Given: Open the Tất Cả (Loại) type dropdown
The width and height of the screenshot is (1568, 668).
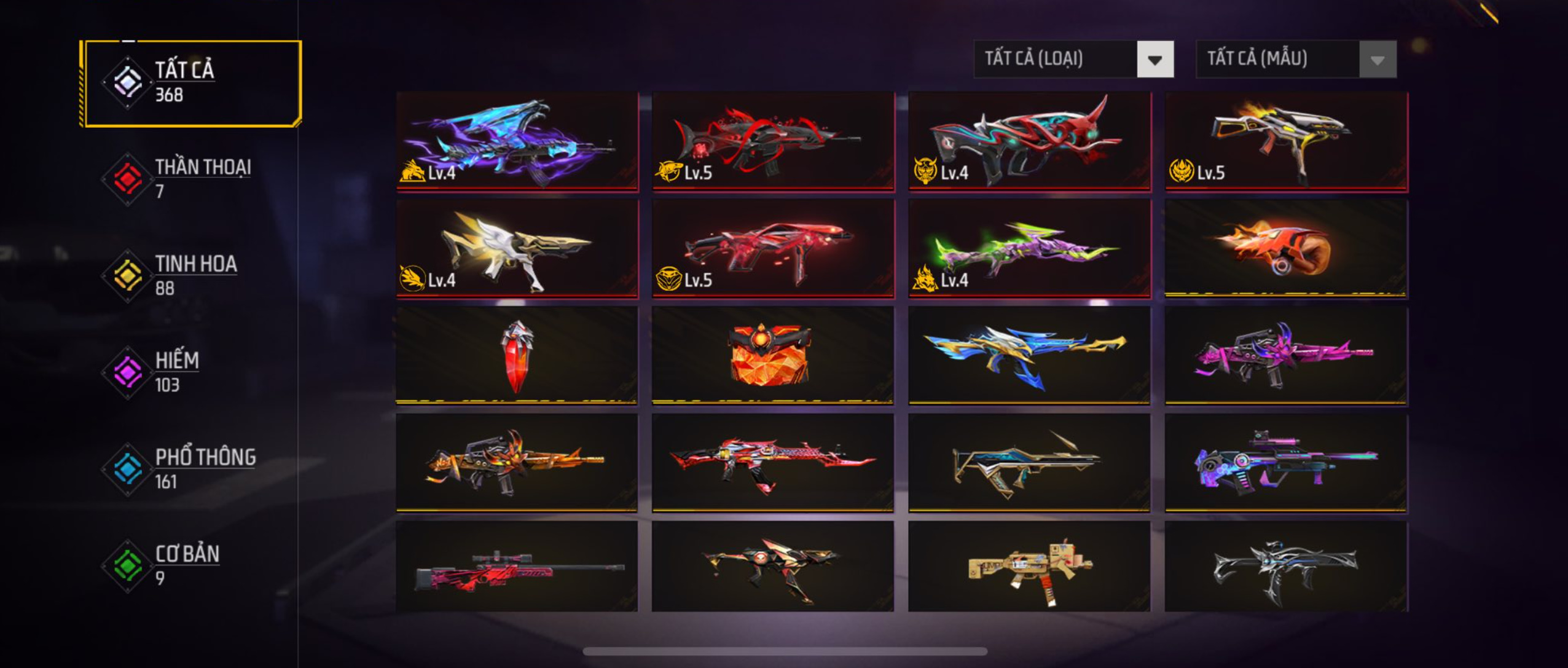Looking at the screenshot, I should click(x=1073, y=59).
